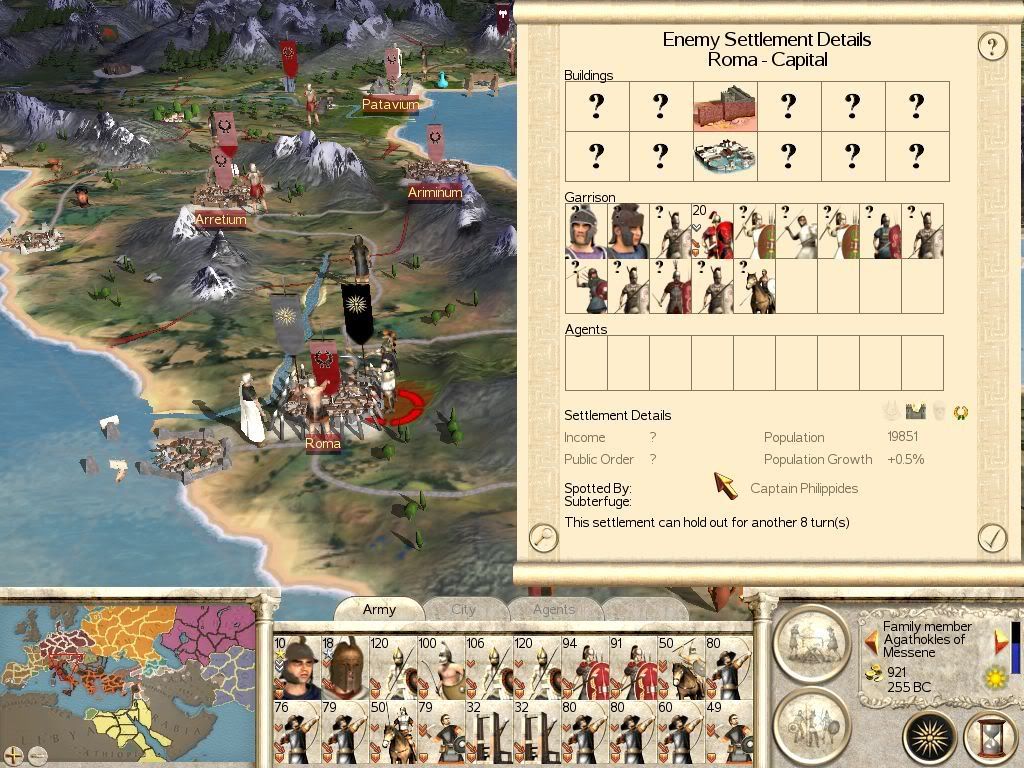Select the port building icon
The width and height of the screenshot is (1024, 768).
(725, 156)
